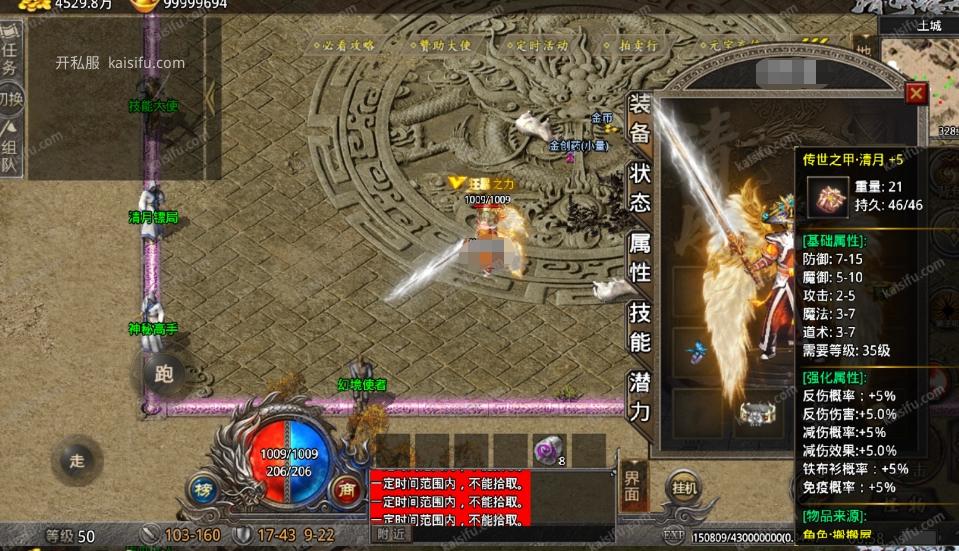Toggle the 走 walk button
Image resolution: width=959 pixels, height=551 pixels.
pos(77,461)
